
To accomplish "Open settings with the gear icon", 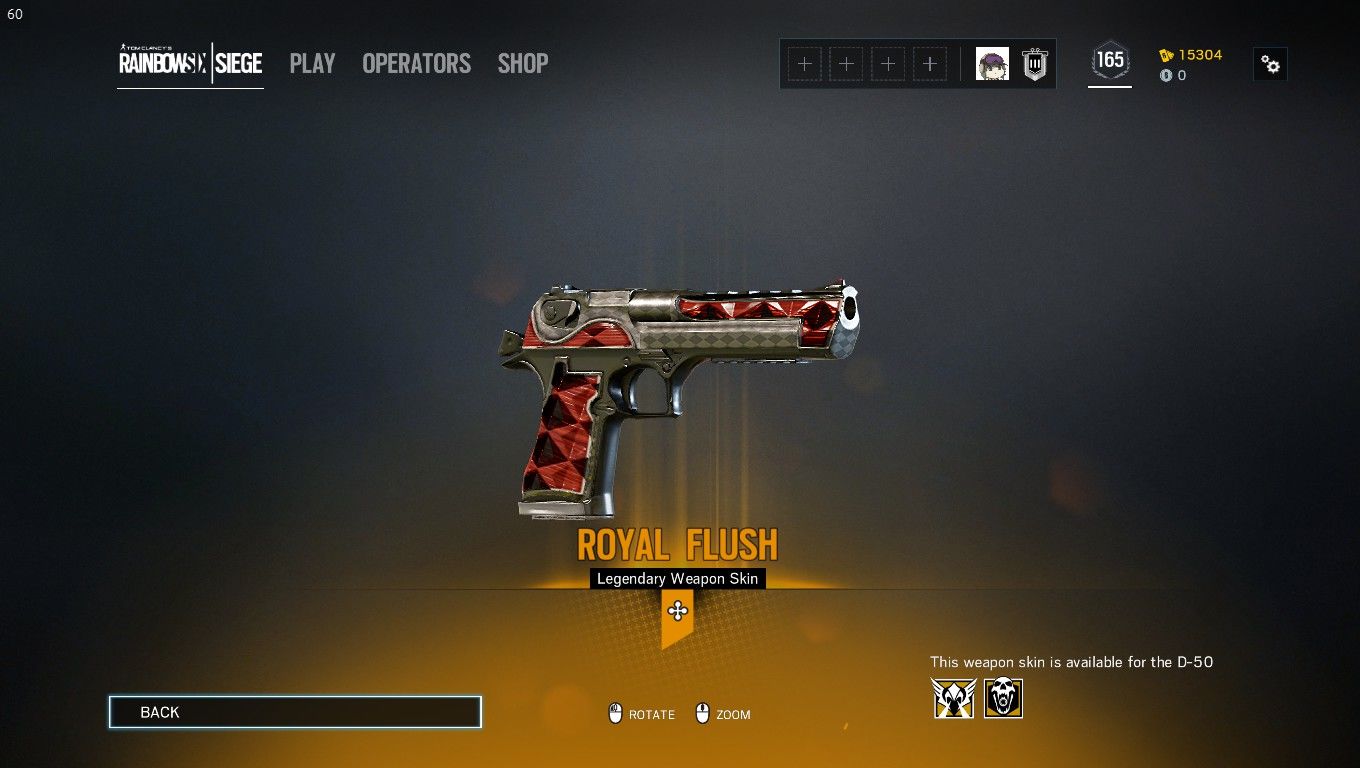I will tap(1270, 64).
